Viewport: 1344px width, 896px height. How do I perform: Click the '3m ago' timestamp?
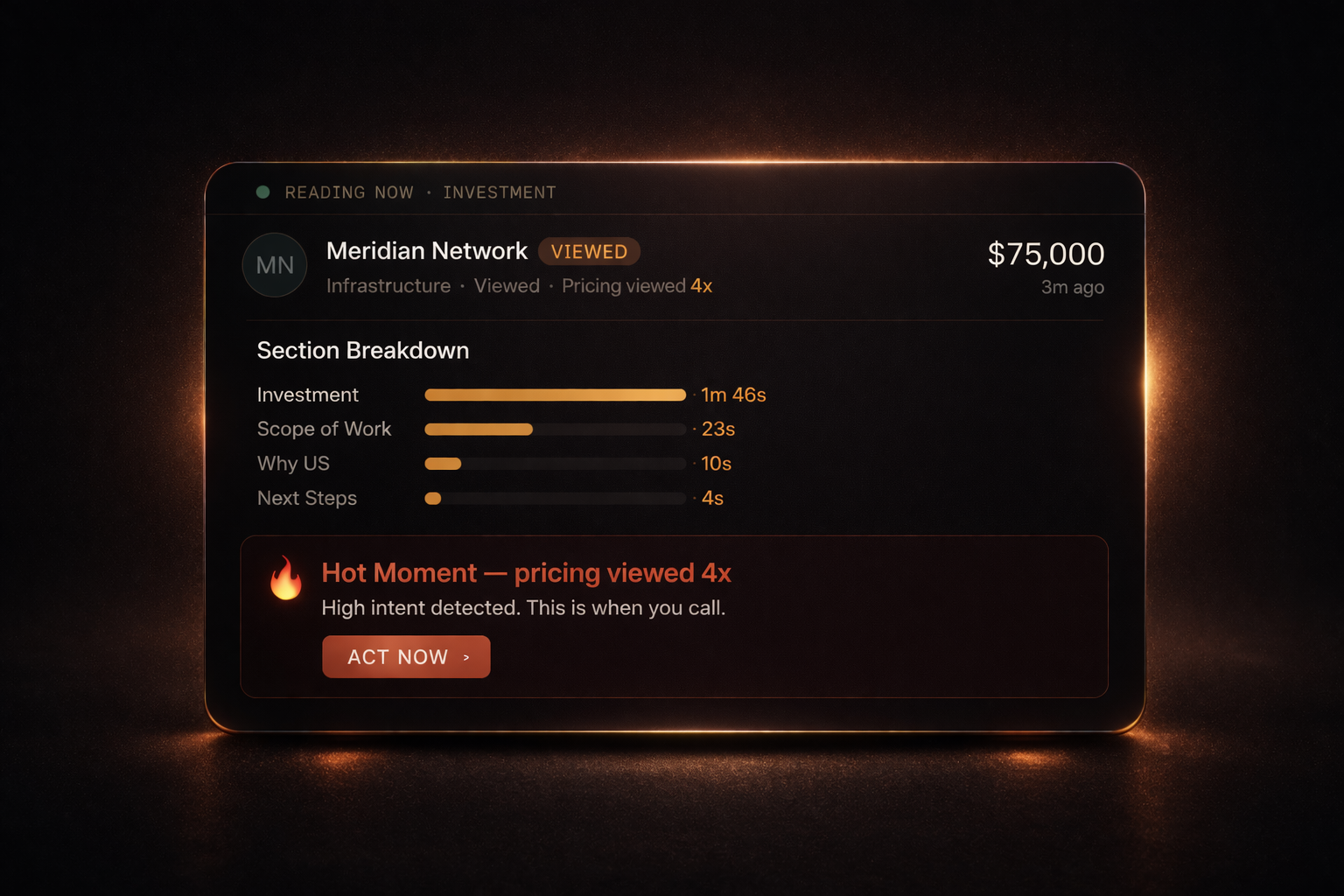click(x=1073, y=287)
